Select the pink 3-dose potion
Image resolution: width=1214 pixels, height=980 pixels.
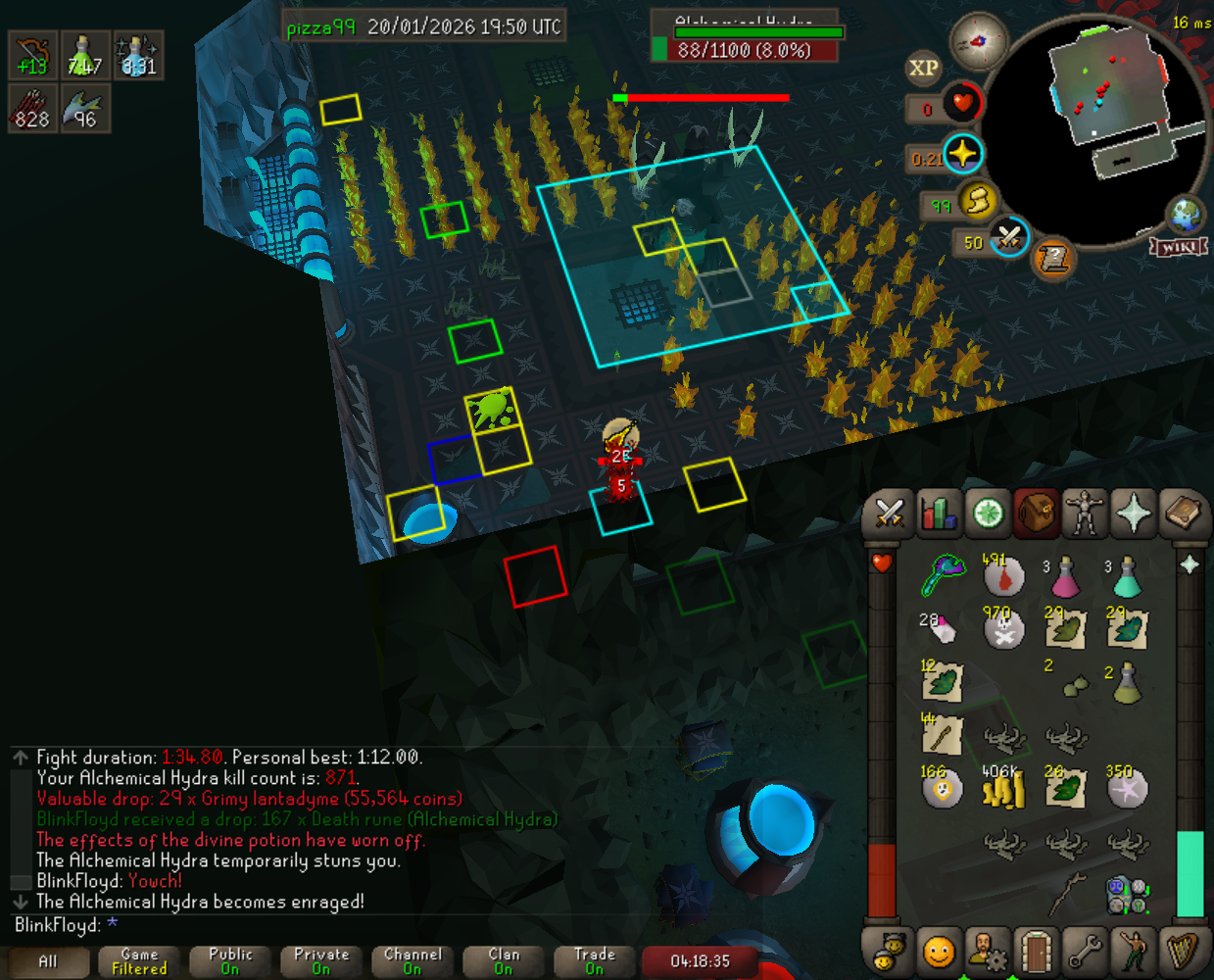click(1064, 577)
